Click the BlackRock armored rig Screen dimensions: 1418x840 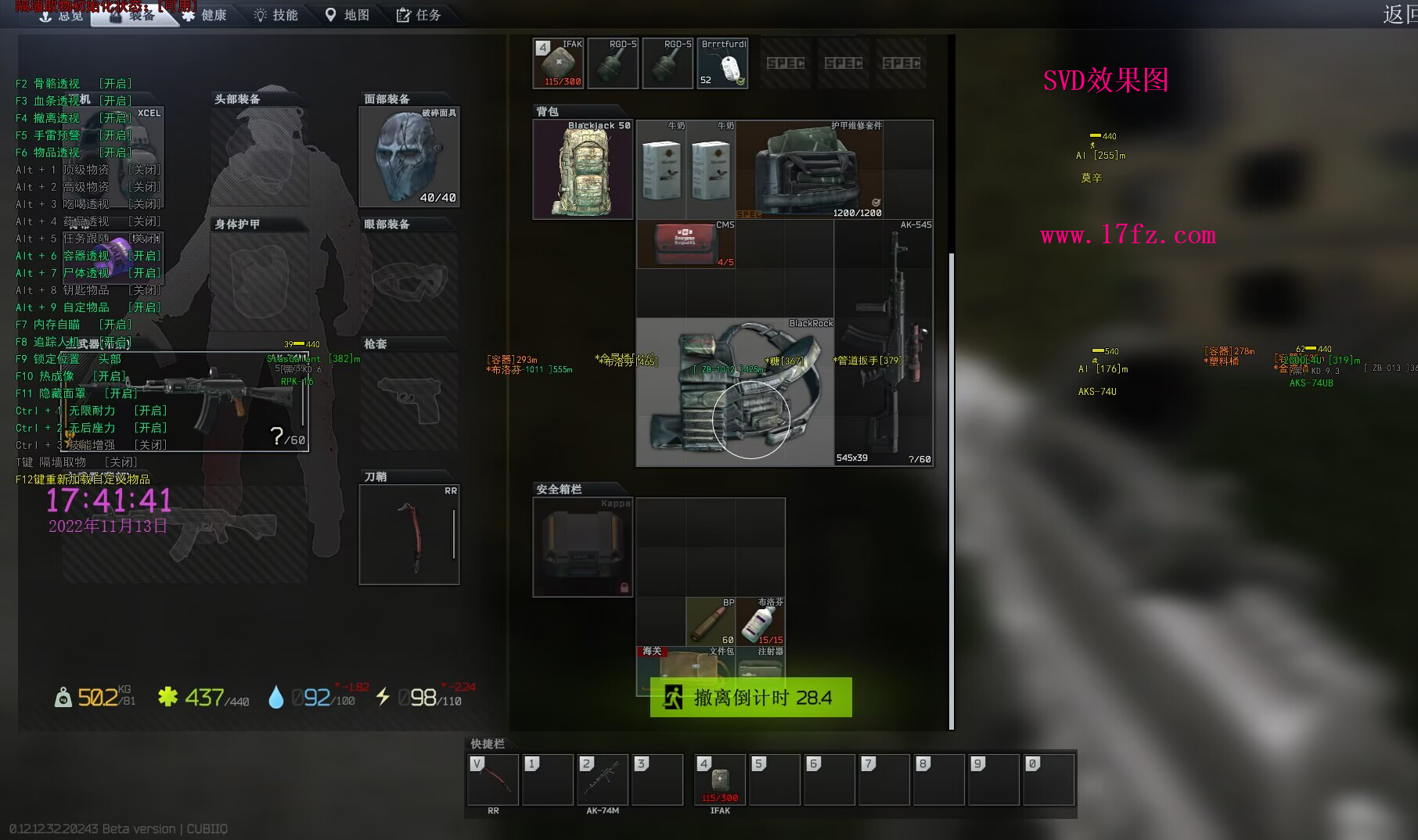click(x=736, y=391)
